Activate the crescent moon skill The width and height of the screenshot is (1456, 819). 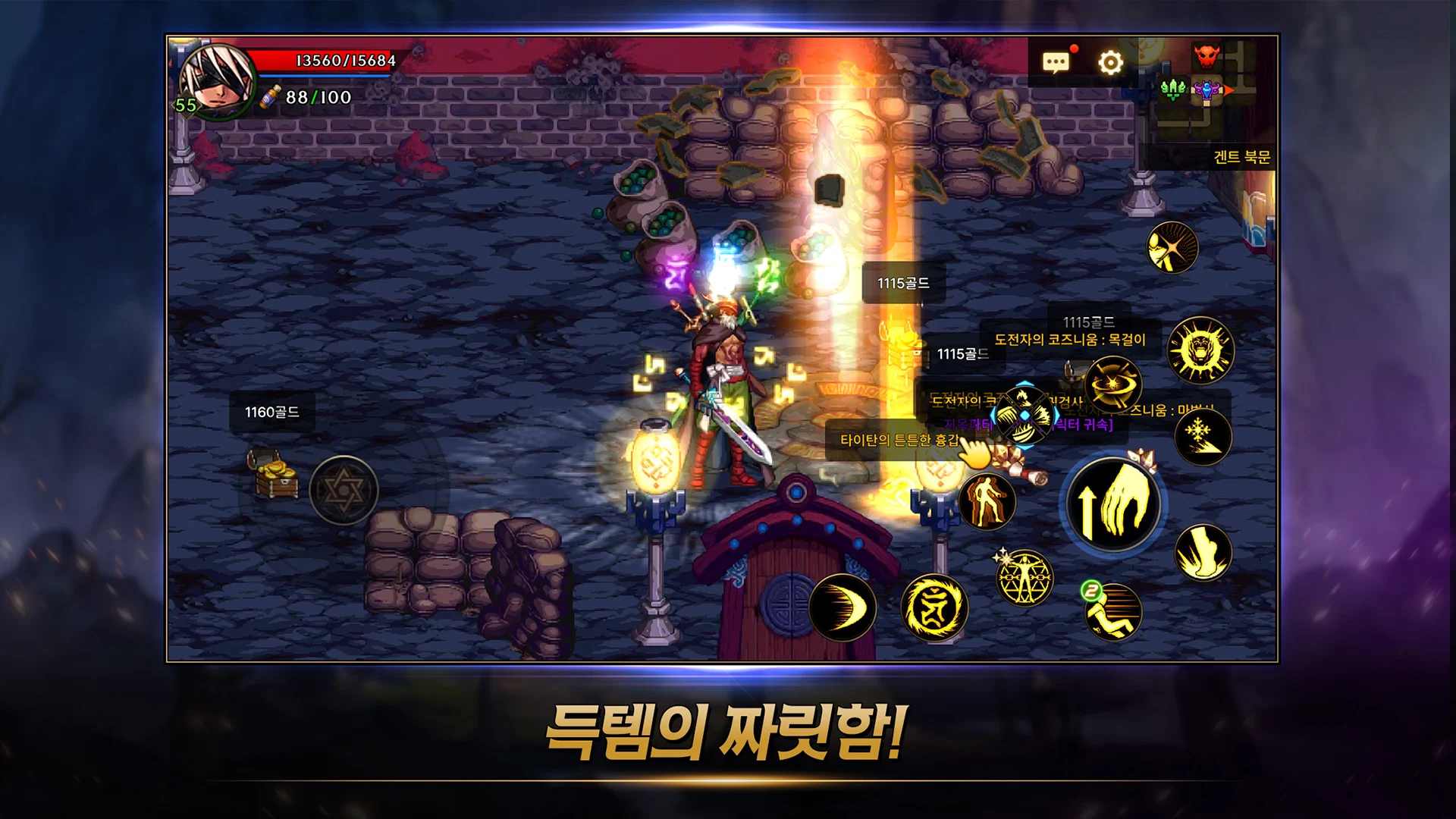[x=844, y=607]
